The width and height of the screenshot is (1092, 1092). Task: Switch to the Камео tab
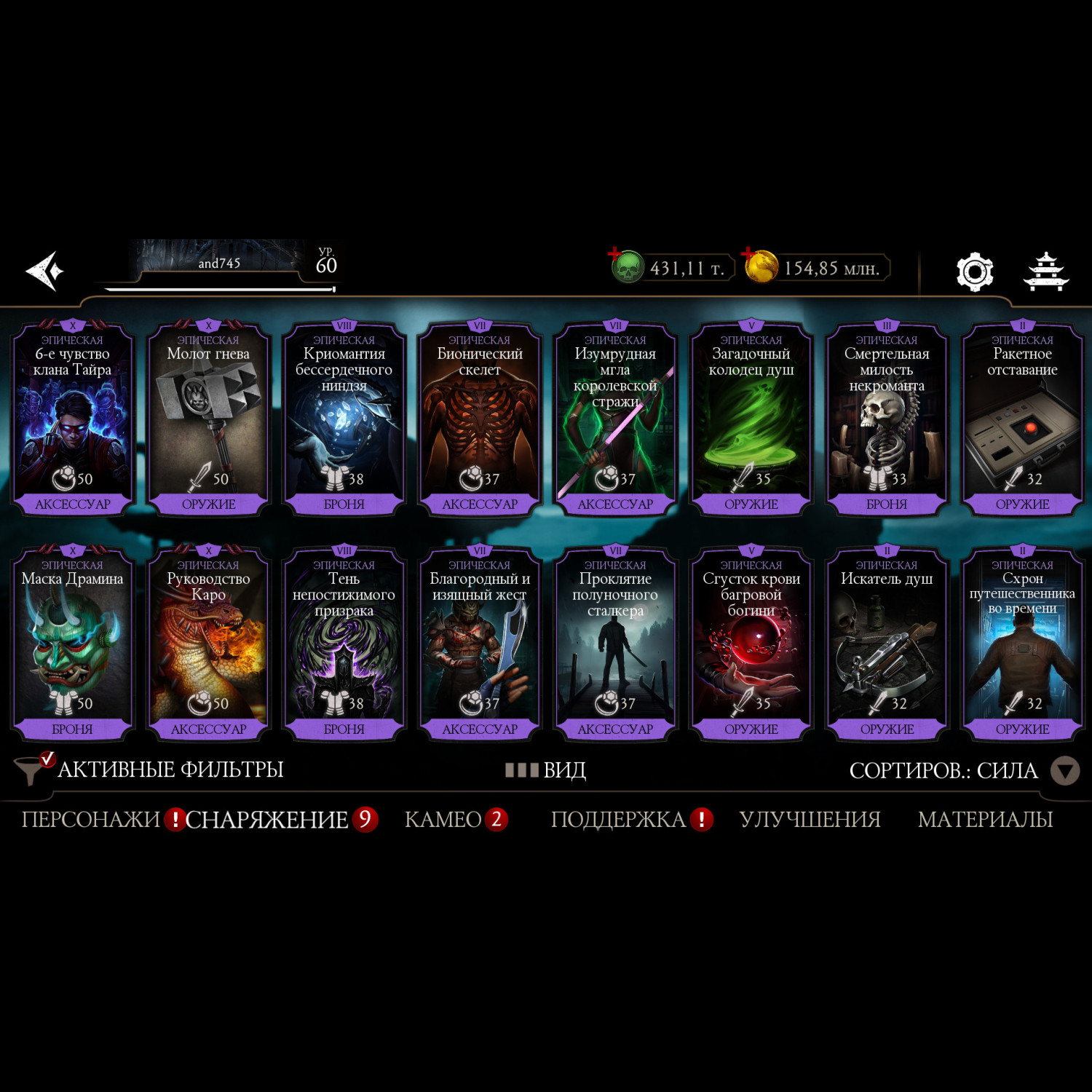click(443, 820)
